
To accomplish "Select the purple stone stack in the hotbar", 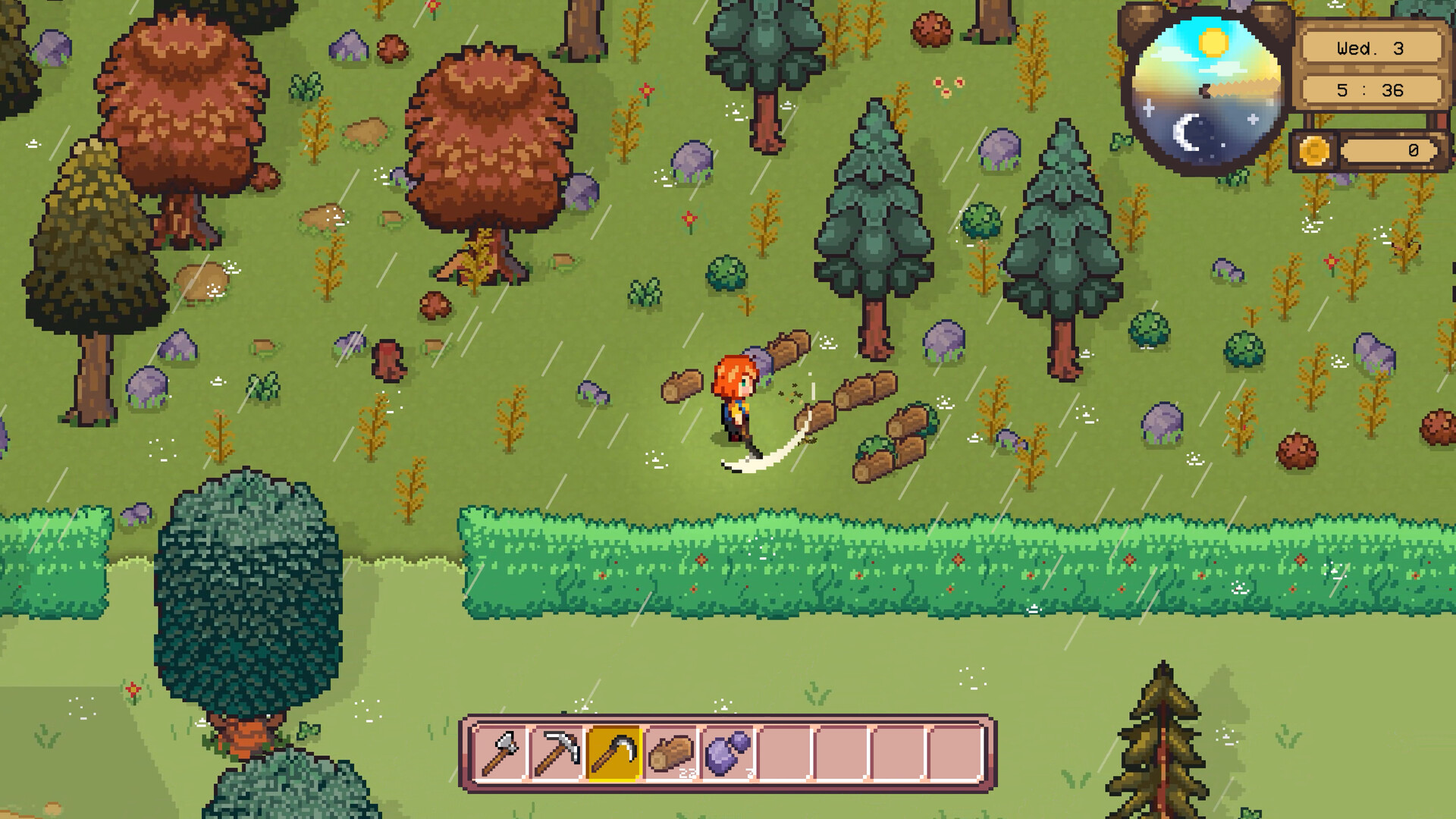I will coord(728,752).
